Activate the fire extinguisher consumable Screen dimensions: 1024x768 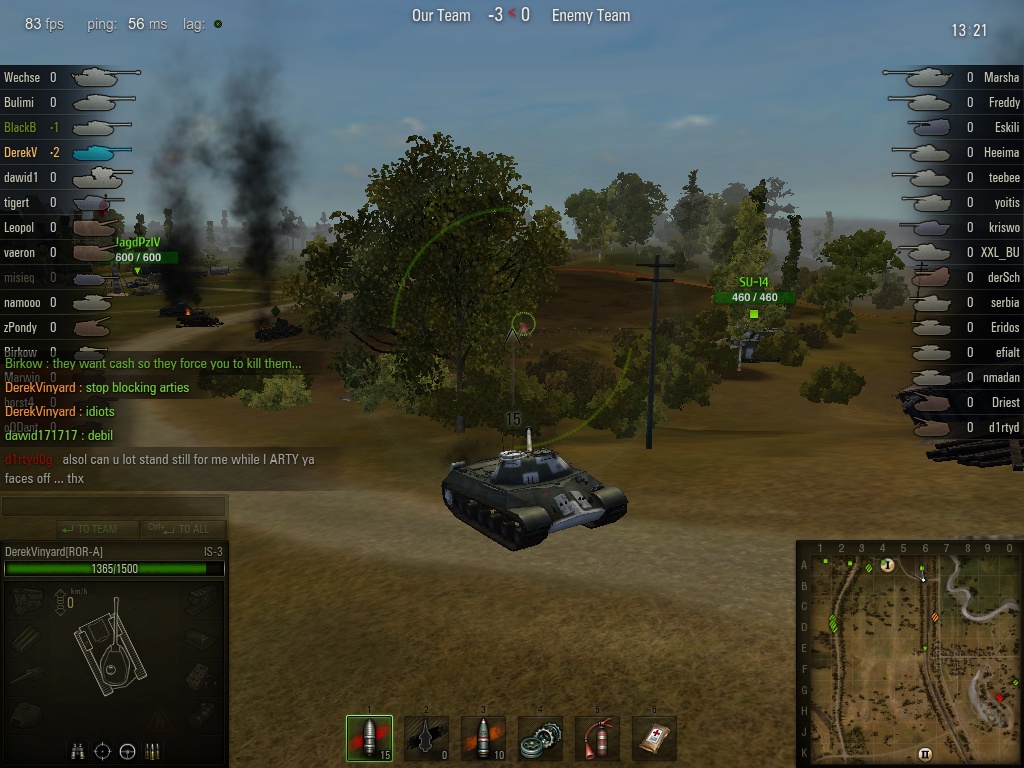click(598, 738)
